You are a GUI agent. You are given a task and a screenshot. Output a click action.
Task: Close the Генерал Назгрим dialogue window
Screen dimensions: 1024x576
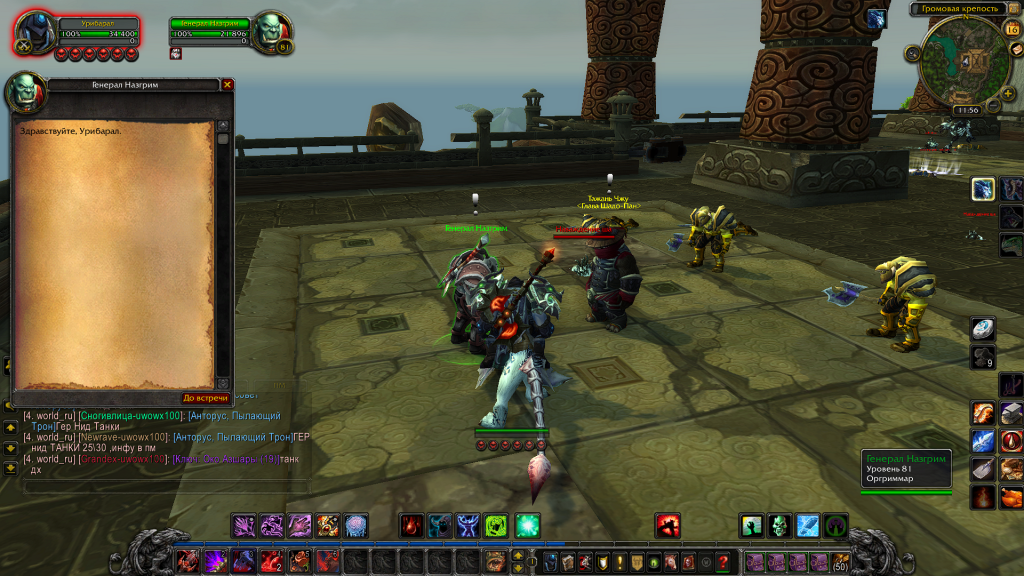pyautogui.click(x=227, y=85)
